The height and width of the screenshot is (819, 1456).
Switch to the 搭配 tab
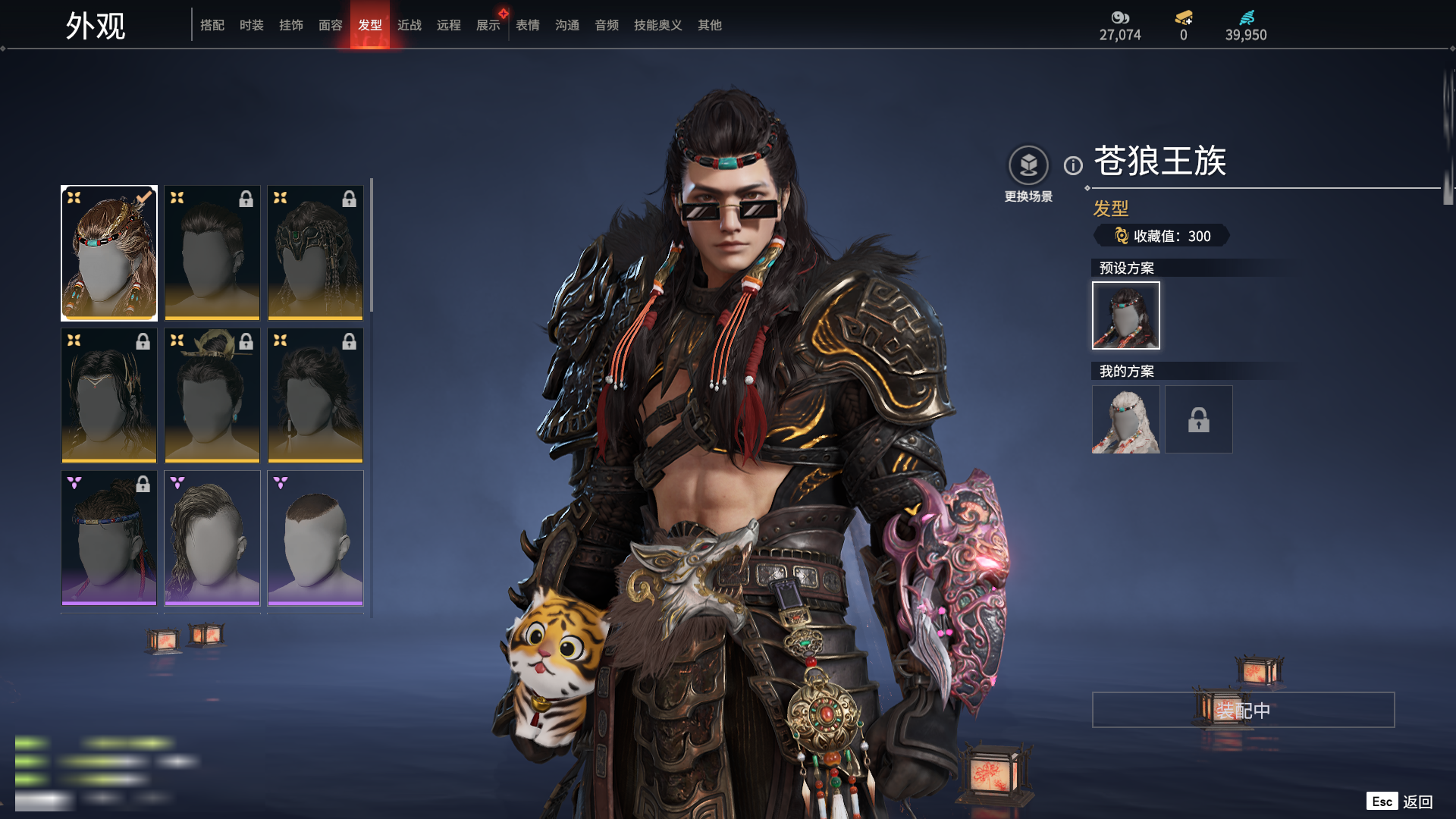(212, 25)
